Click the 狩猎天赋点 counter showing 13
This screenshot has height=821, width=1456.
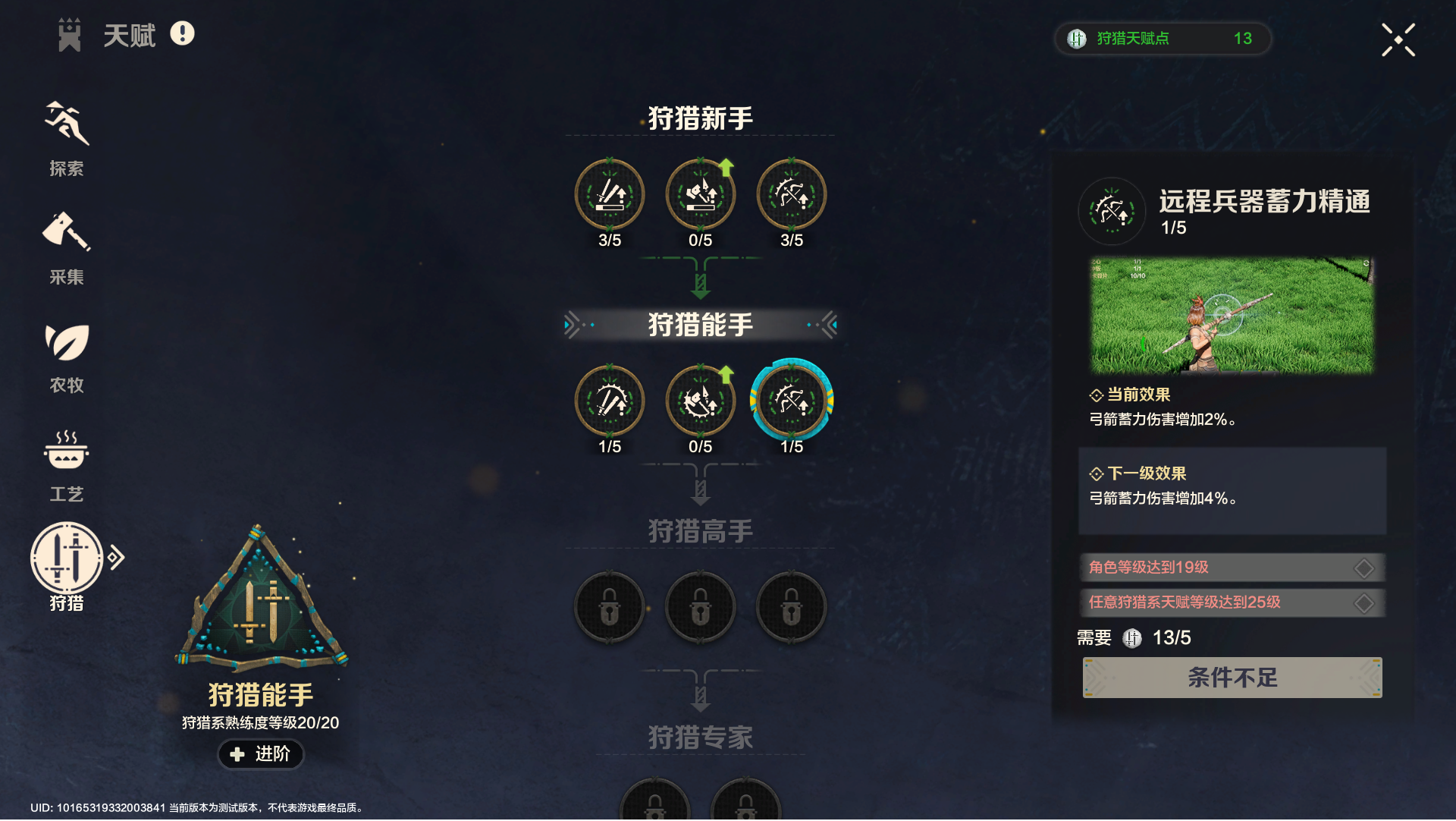pos(1164,39)
